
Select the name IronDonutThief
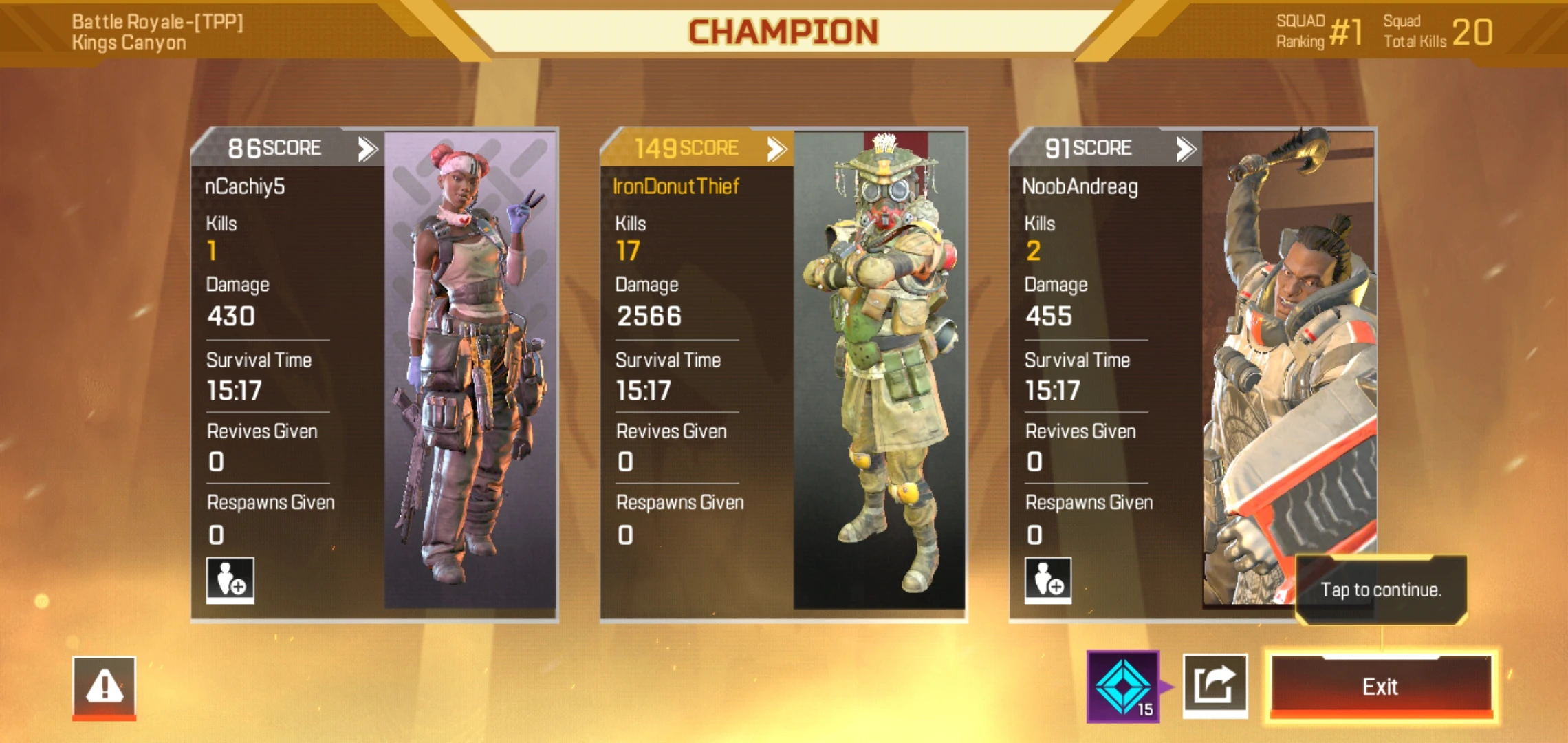point(676,186)
